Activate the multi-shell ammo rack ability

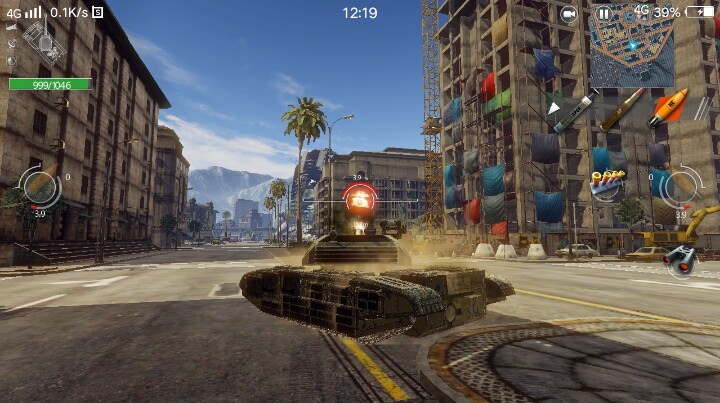[607, 184]
